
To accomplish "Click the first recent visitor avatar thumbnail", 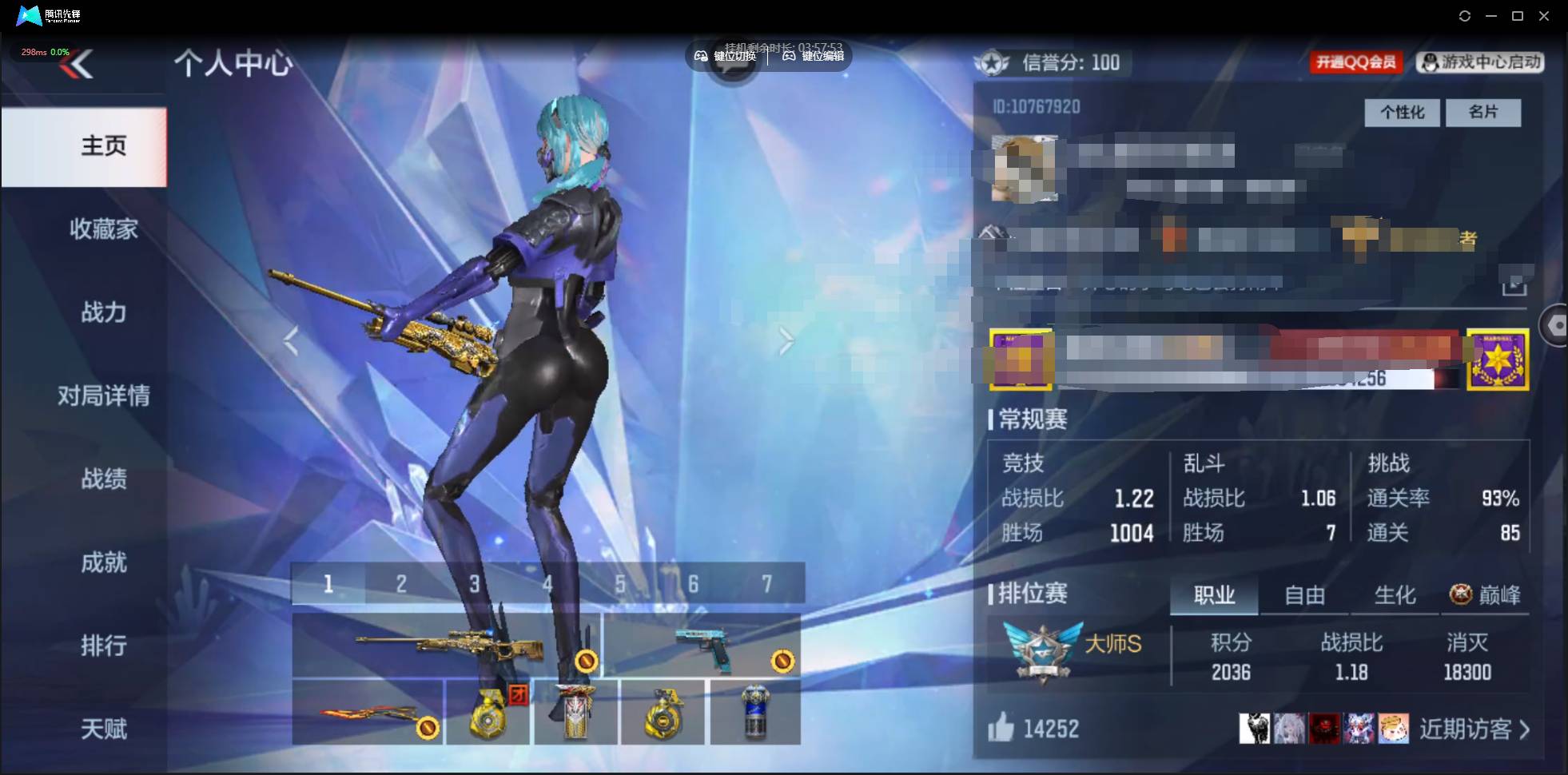I will [1255, 728].
